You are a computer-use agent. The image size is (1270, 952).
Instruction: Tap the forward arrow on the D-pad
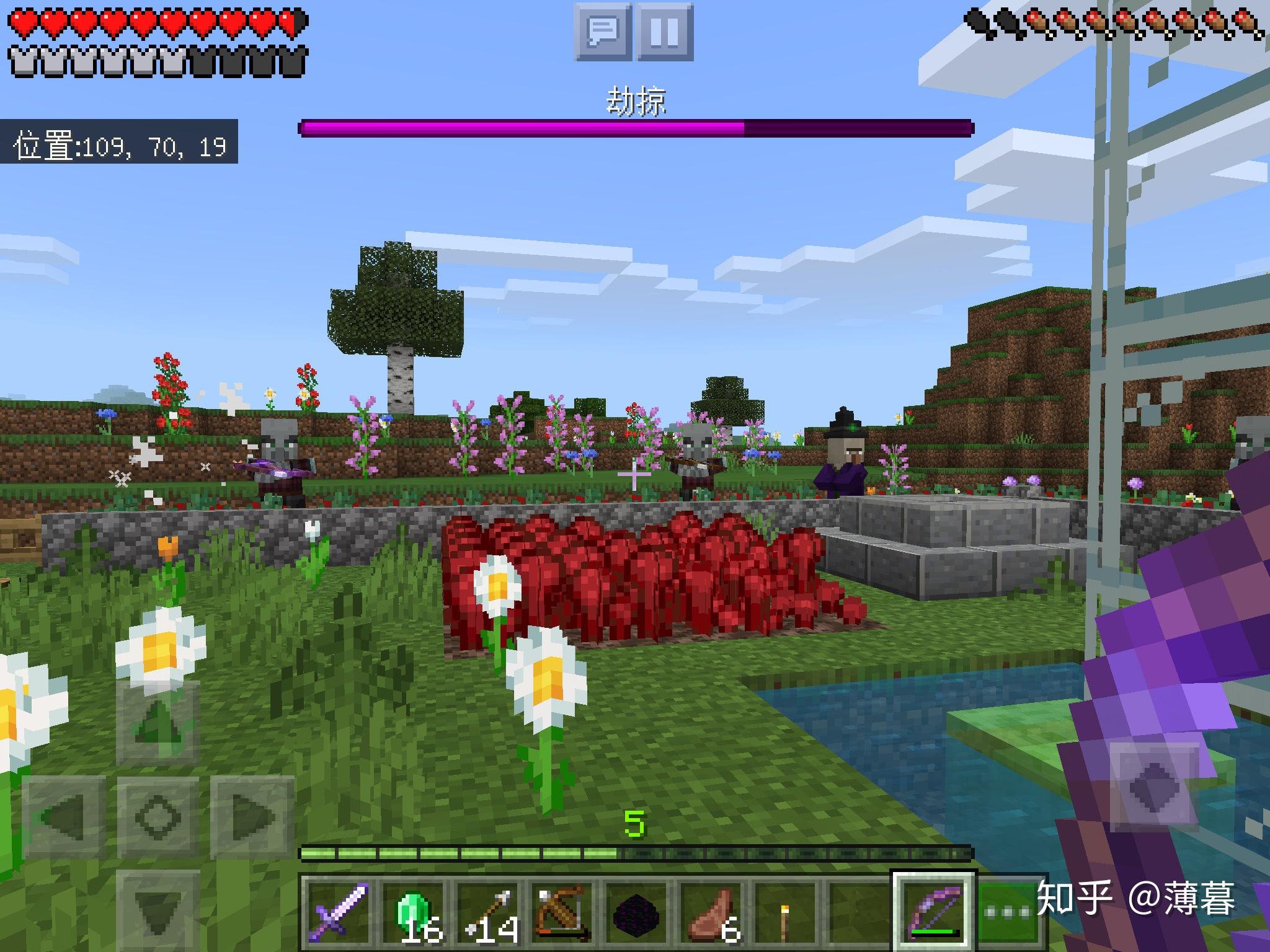point(158,722)
